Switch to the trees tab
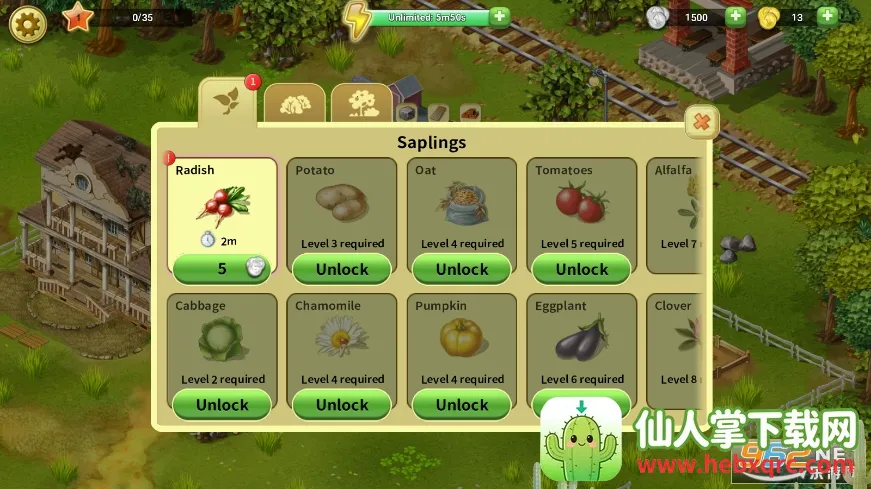The image size is (871, 489). pyautogui.click(x=361, y=103)
